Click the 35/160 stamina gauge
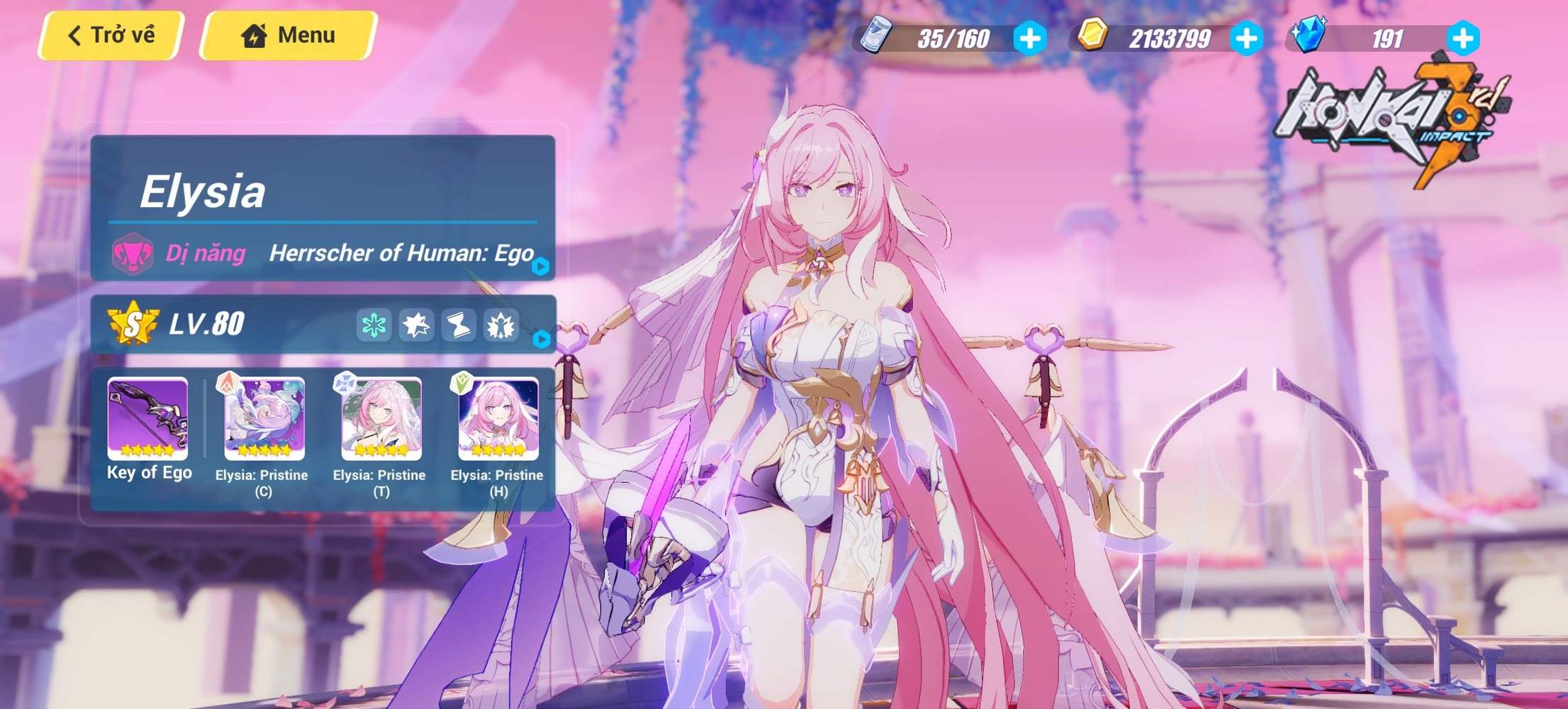 point(953,39)
